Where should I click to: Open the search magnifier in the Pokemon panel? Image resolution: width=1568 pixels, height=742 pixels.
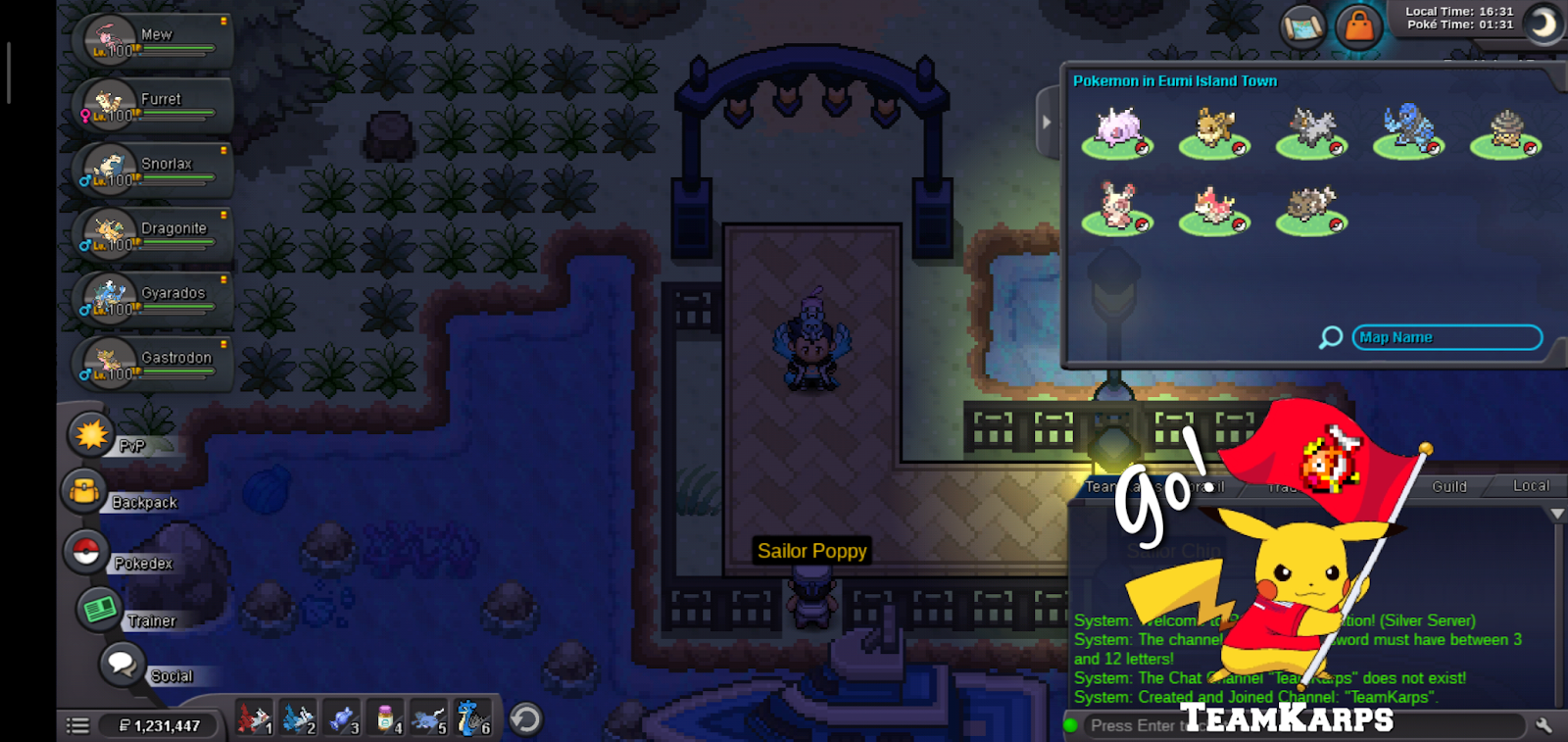1329,336
